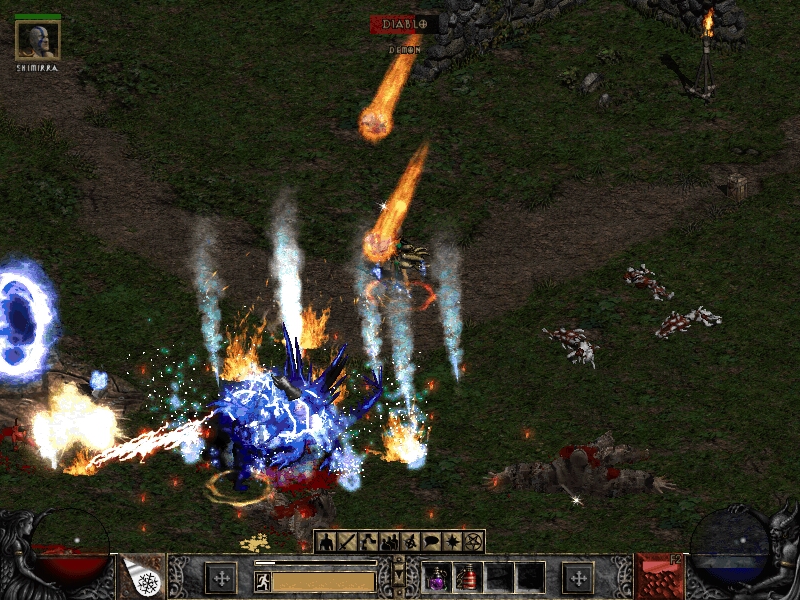
Task: Click the cross button beside the run toggle
Action: [x=220, y=577]
